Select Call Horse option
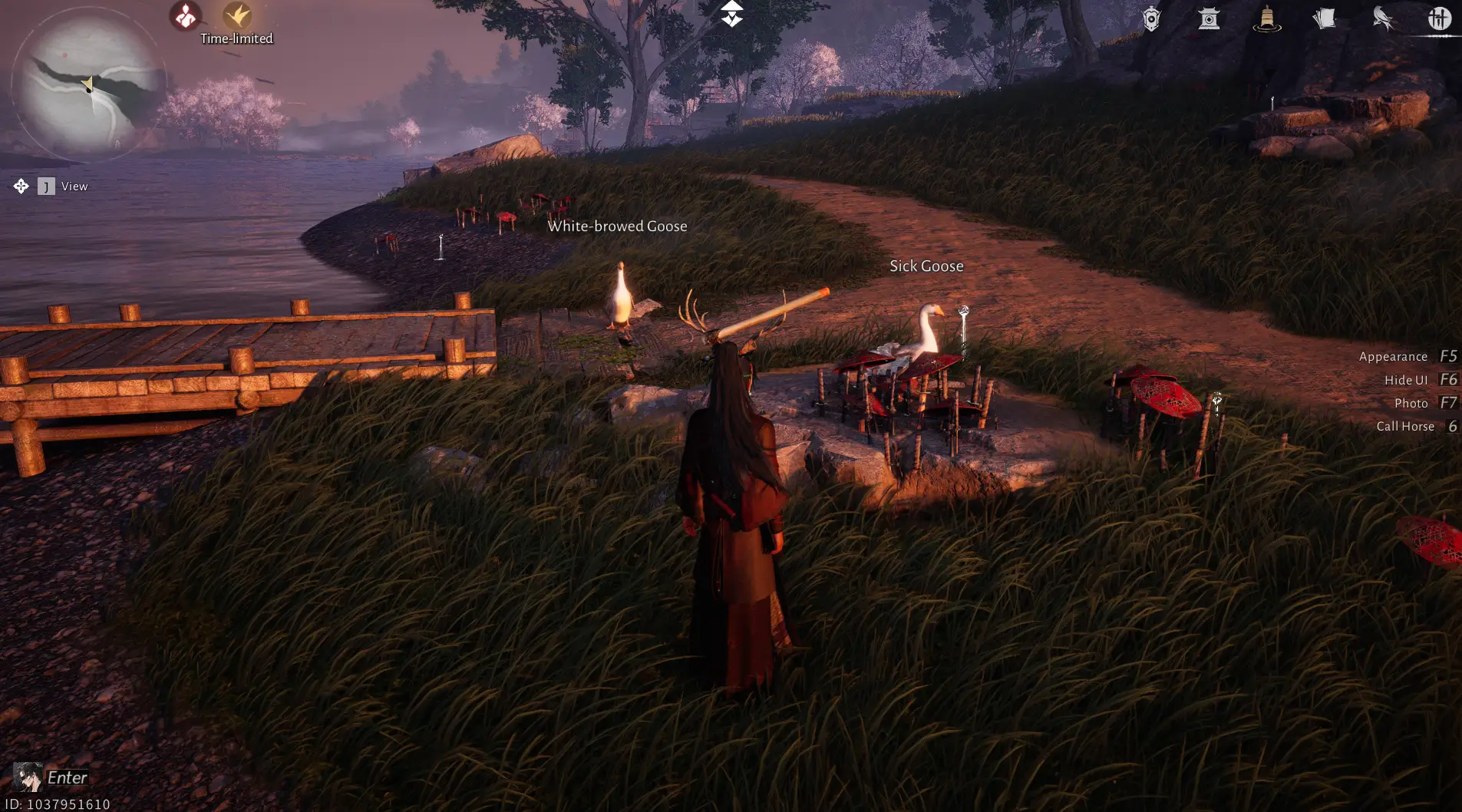Image resolution: width=1462 pixels, height=812 pixels. 1404,426
